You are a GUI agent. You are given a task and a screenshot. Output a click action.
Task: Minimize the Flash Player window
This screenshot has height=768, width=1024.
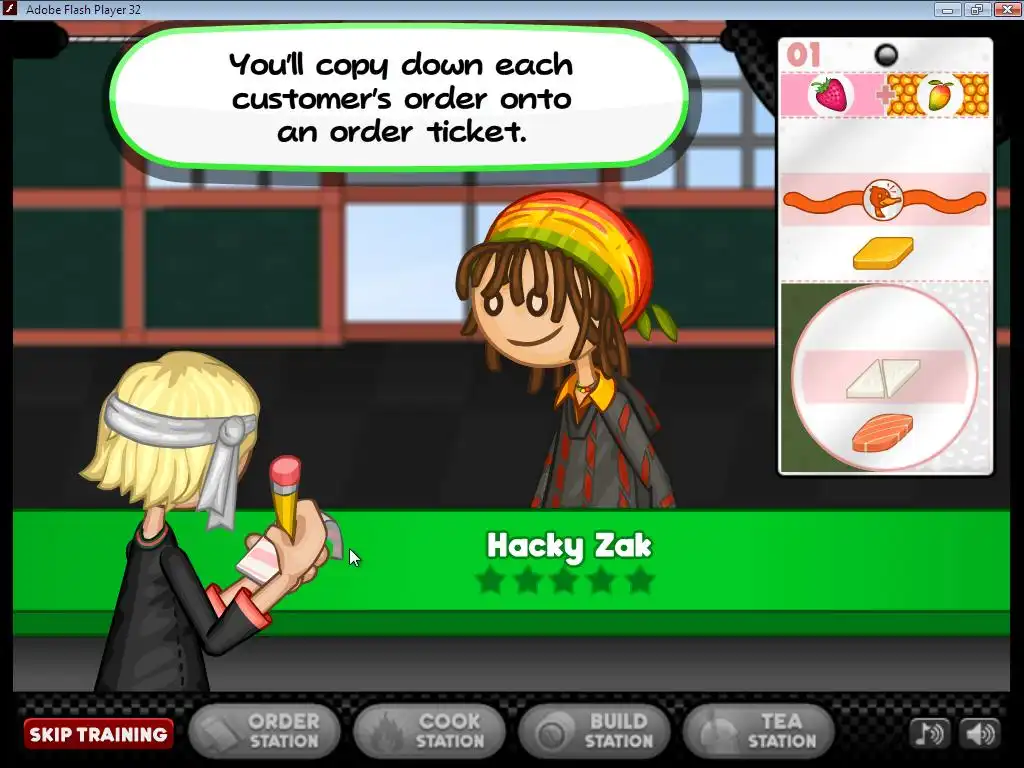(946, 9)
